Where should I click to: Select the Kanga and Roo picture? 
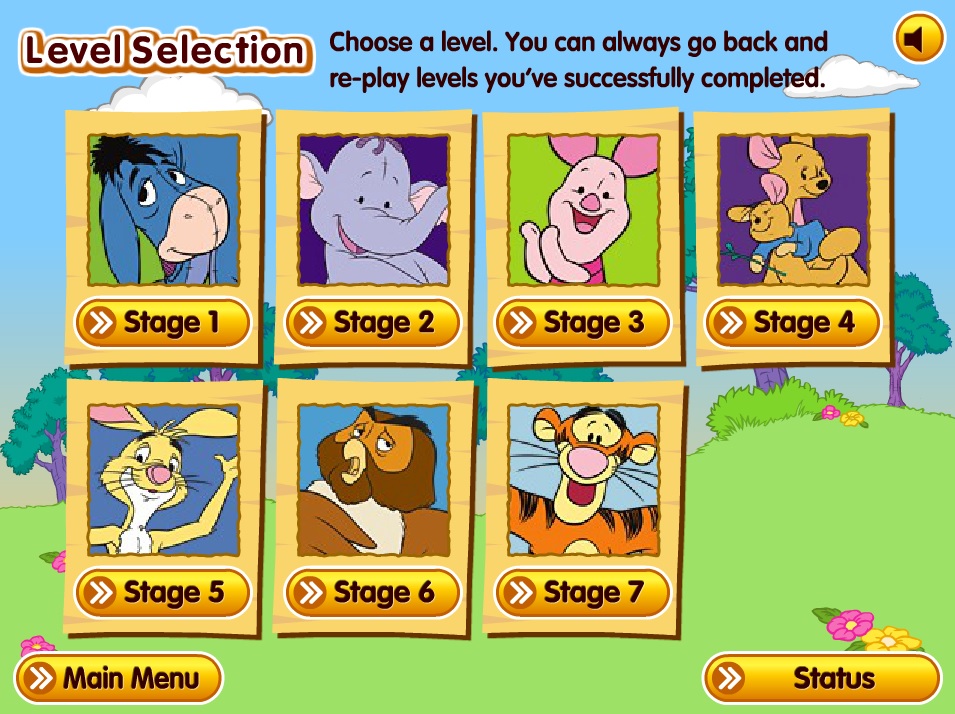coord(793,210)
